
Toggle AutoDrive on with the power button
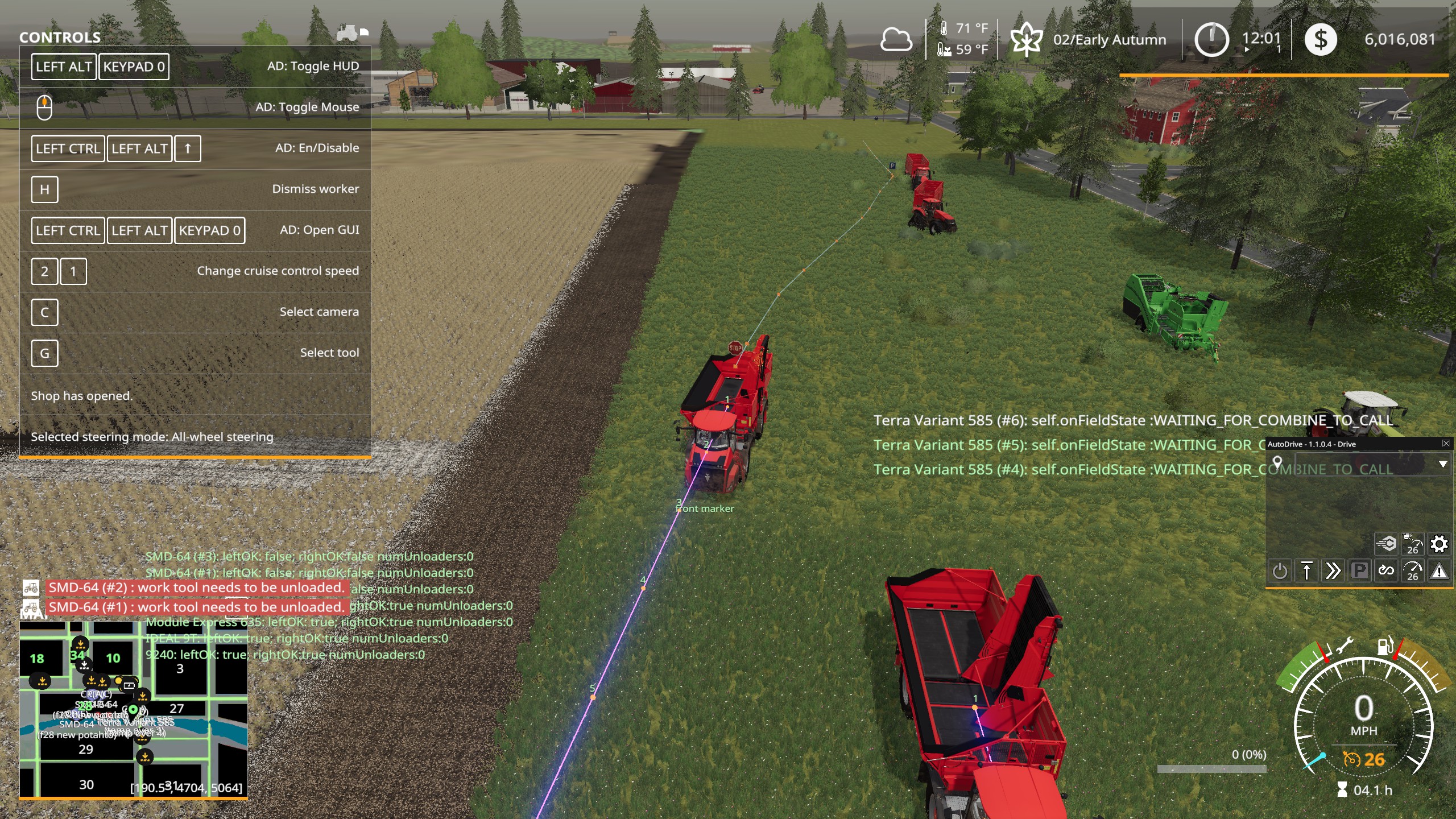click(1280, 570)
